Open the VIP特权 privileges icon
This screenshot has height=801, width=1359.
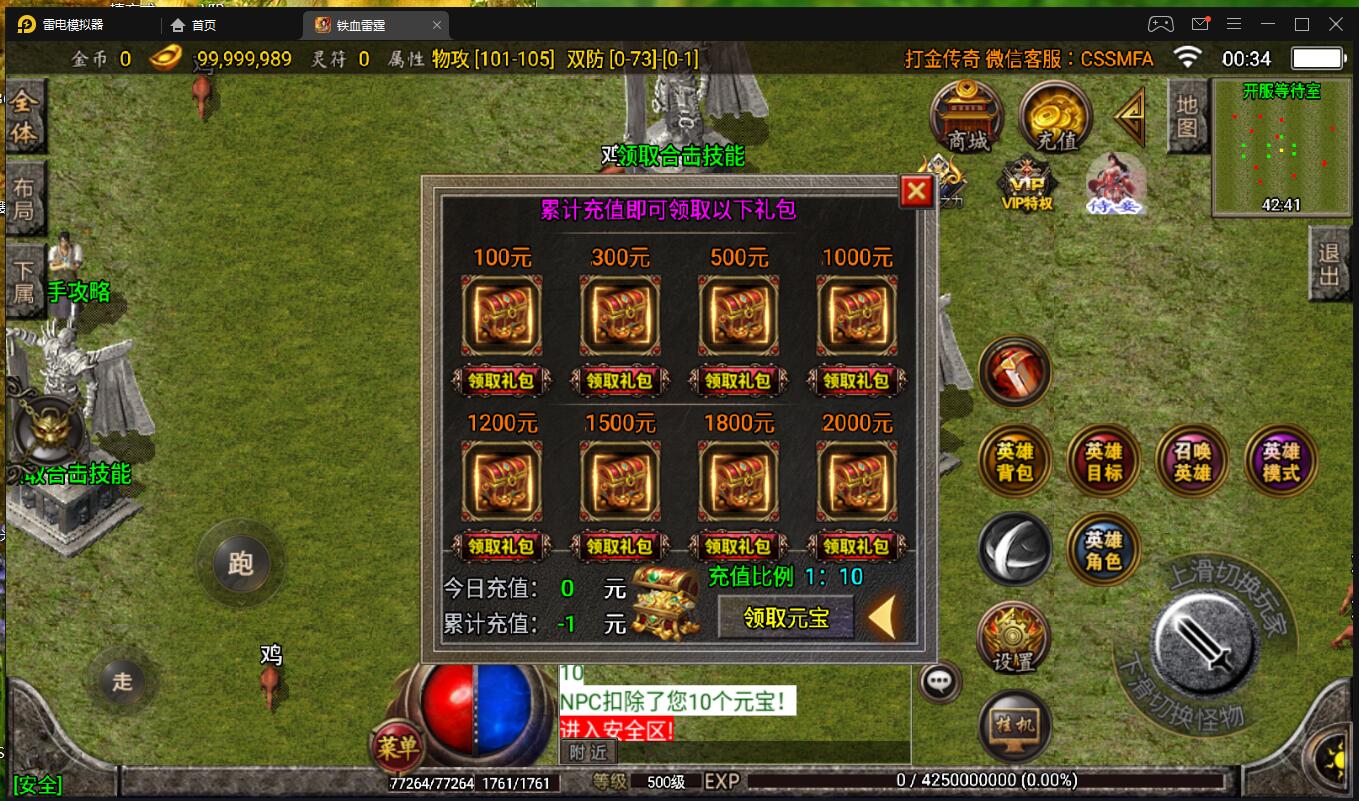(1027, 183)
